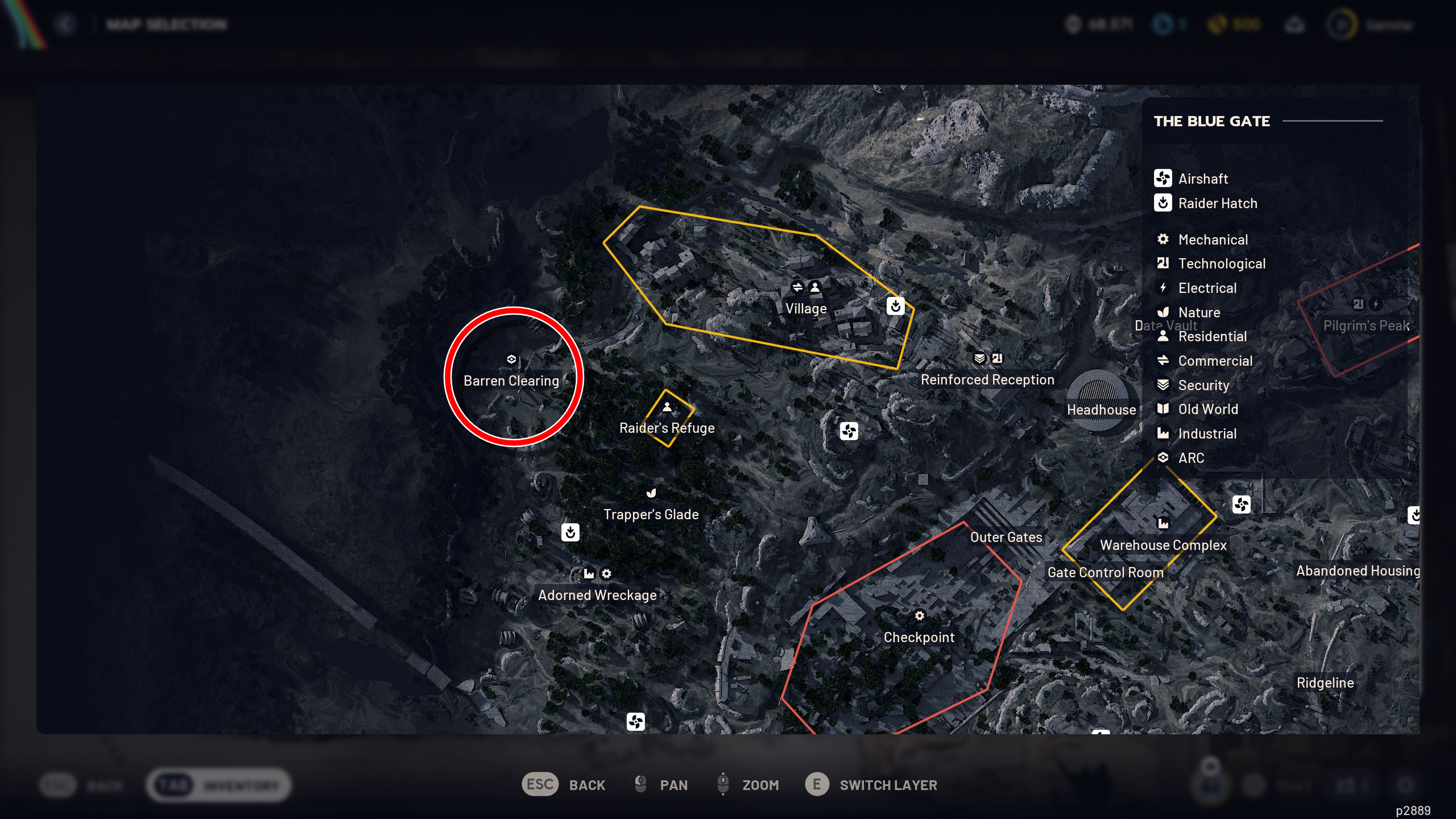The width and height of the screenshot is (1456, 819).
Task: Choose the Industrial legend entry
Action: click(1207, 433)
